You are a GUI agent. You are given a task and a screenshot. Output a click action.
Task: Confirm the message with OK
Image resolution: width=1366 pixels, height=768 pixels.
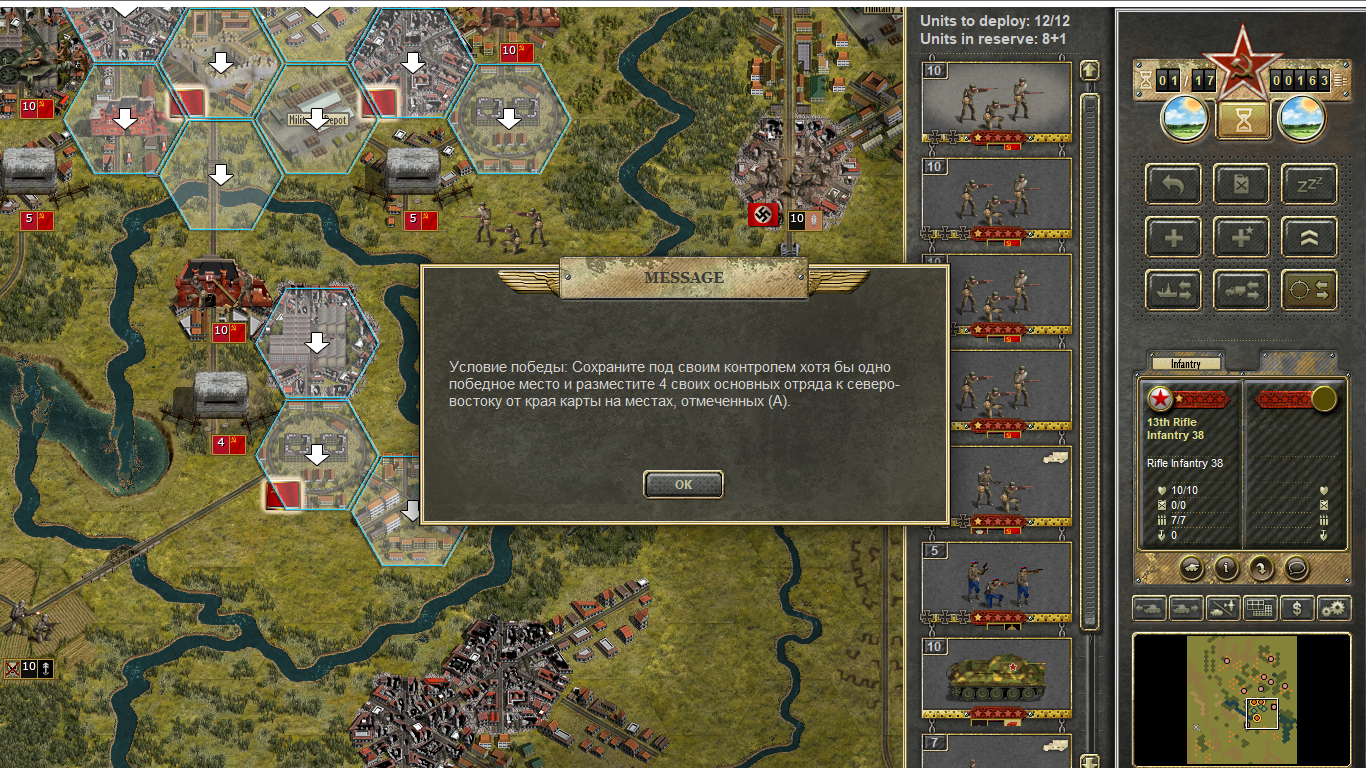683,485
